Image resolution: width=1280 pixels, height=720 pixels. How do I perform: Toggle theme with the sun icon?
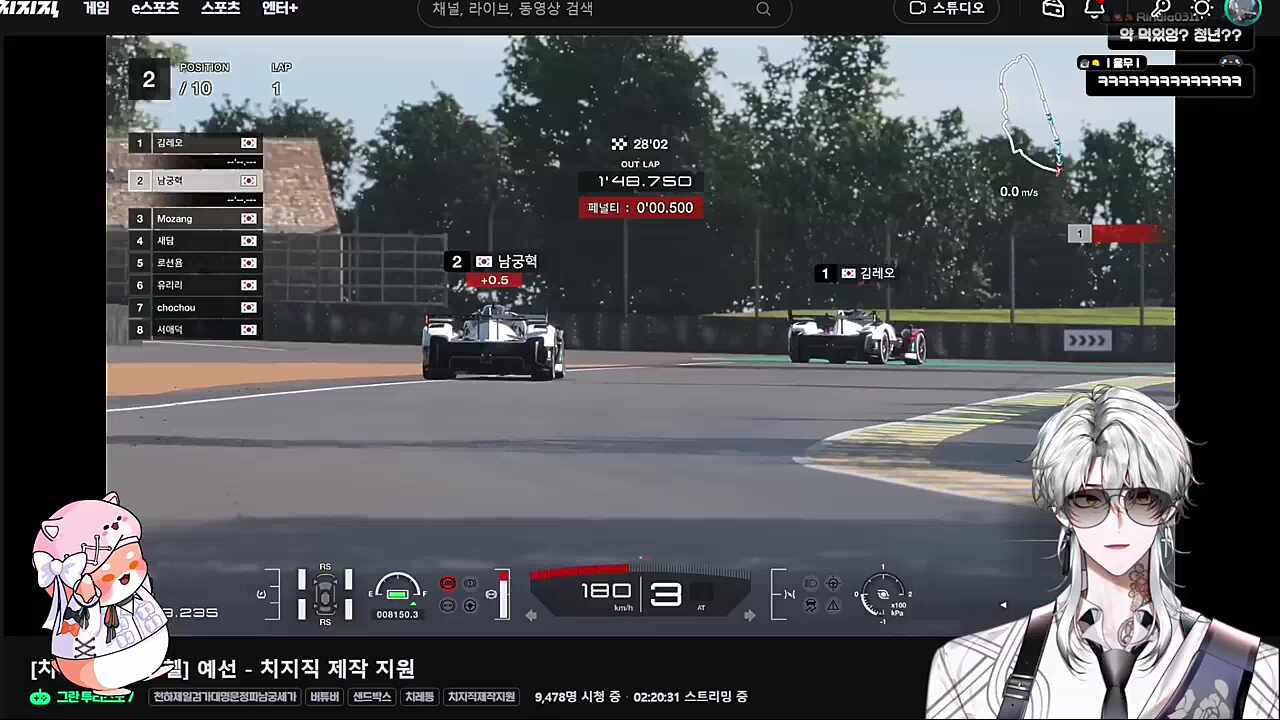(x=1203, y=8)
